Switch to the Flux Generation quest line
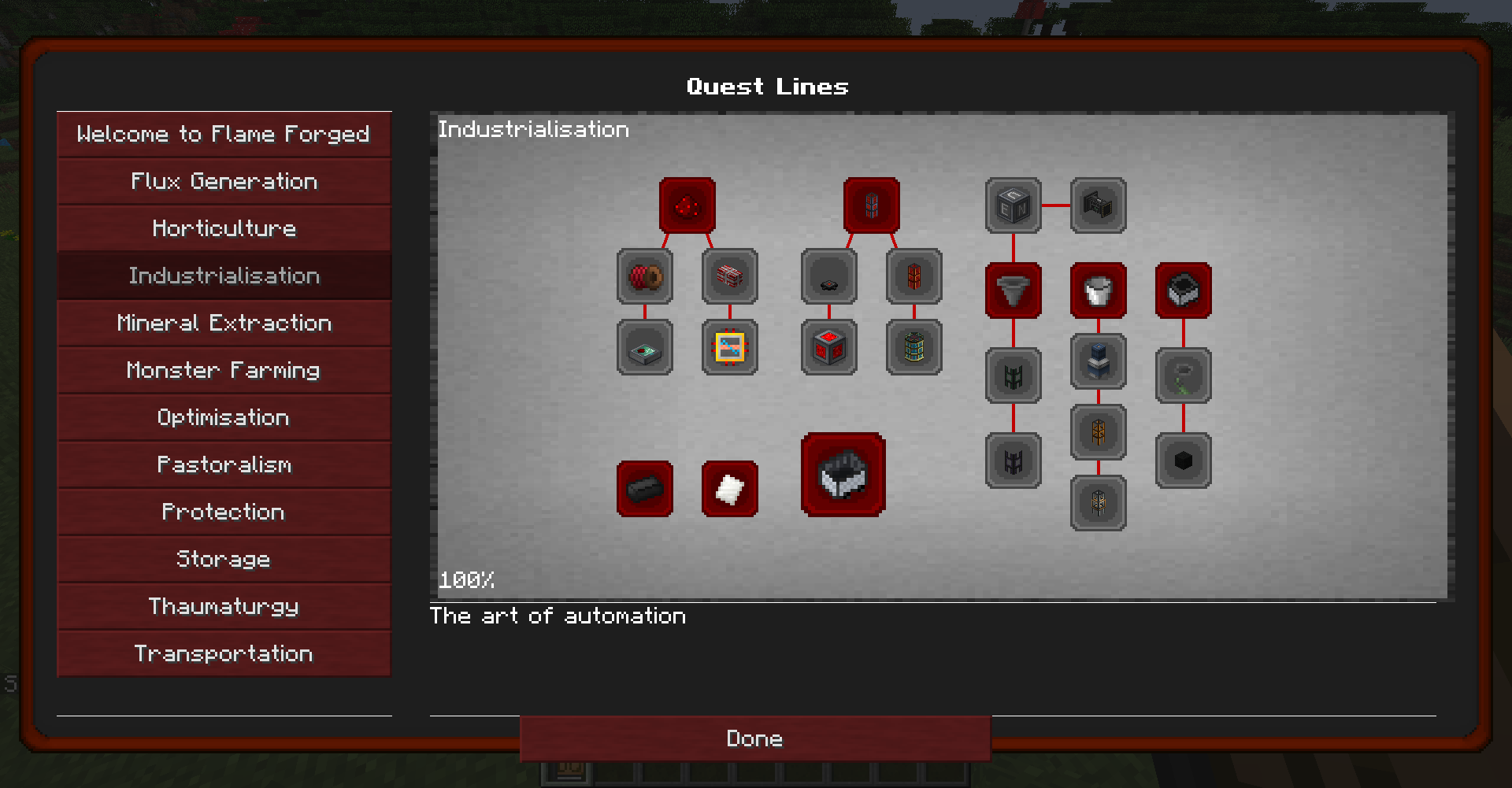 [x=224, y=181]
